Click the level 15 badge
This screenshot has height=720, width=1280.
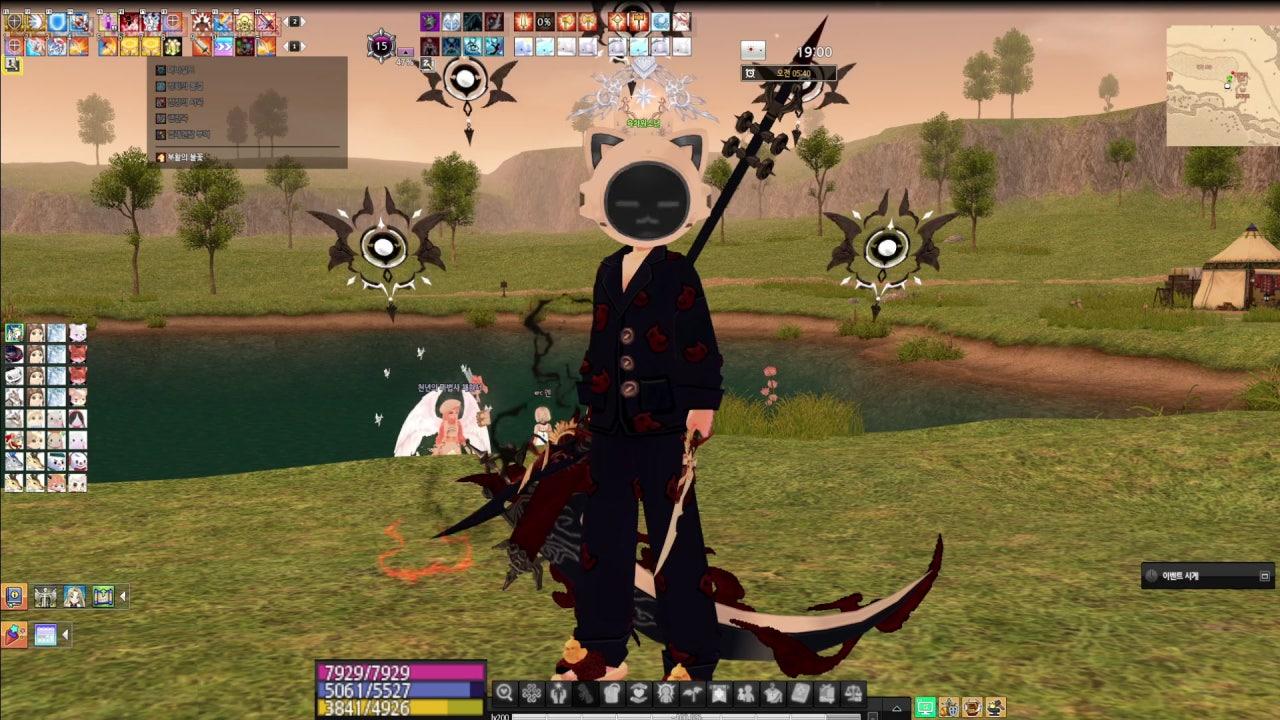(x=381, y=45)
